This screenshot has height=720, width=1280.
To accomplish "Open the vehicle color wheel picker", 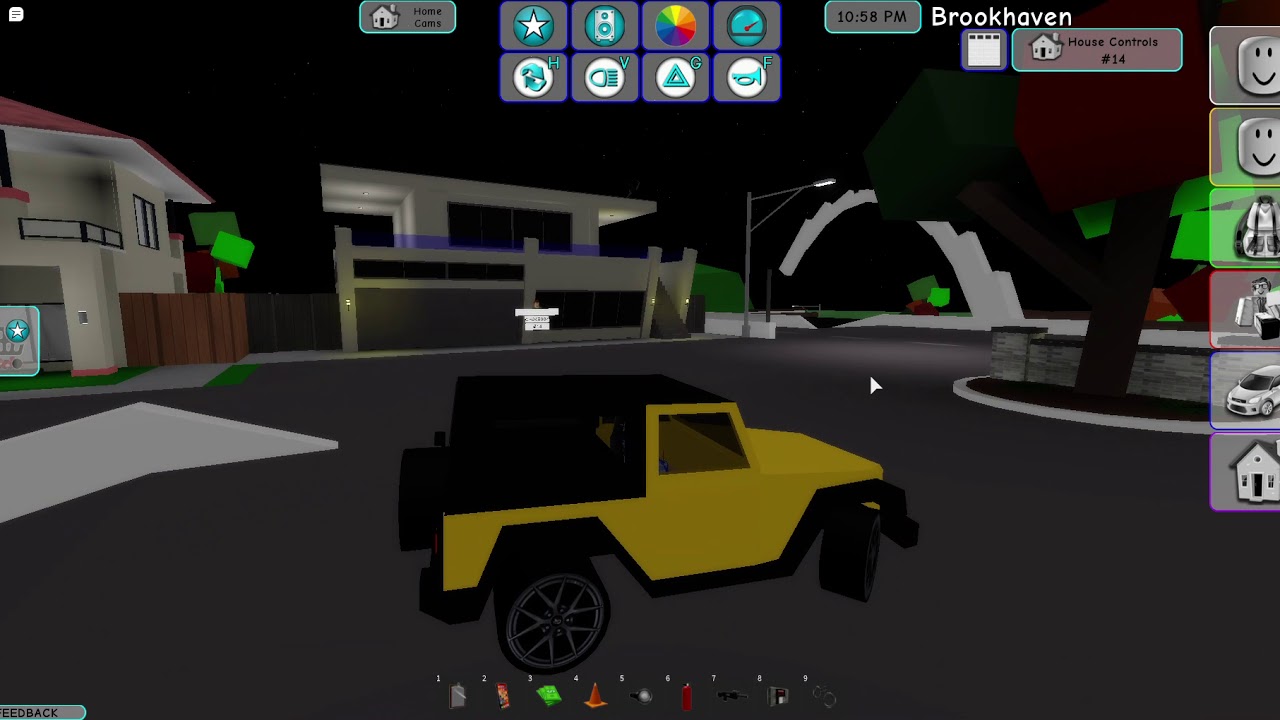I will 675,26.
